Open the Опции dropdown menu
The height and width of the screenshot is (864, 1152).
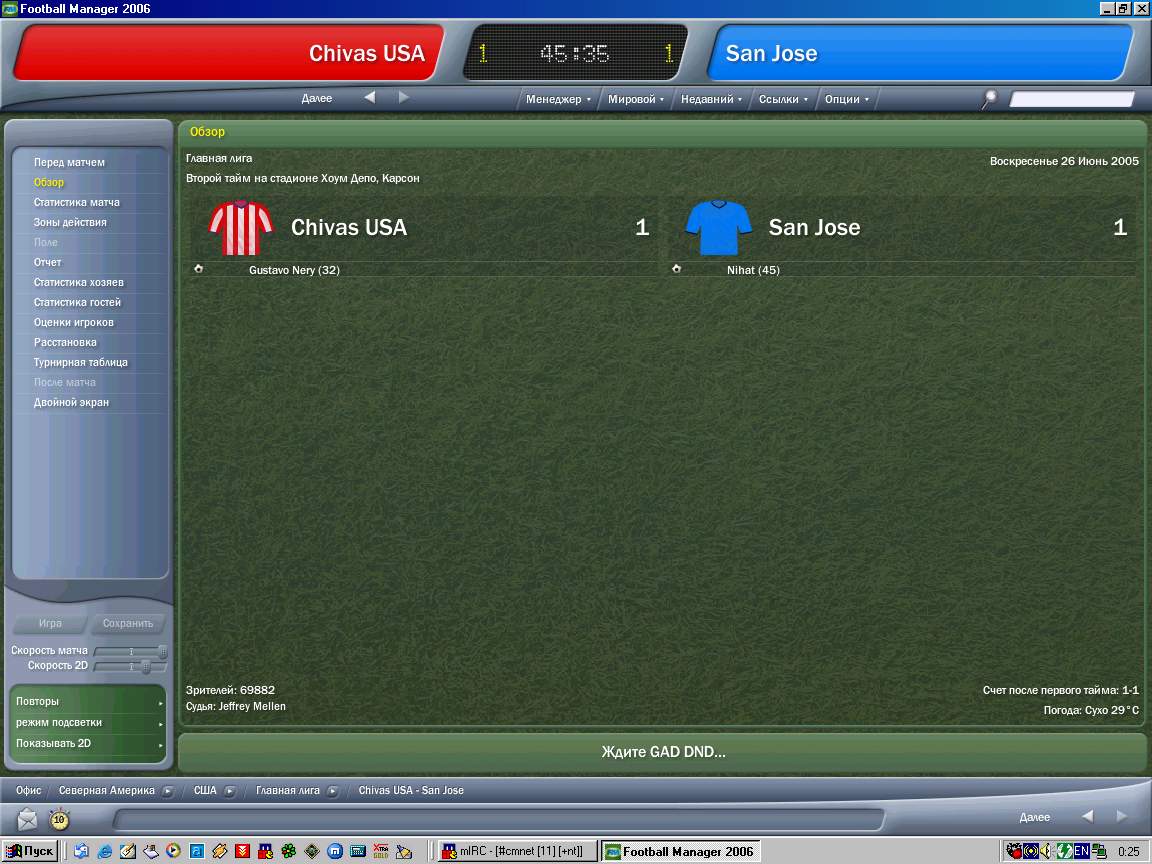tap(846, 99)
